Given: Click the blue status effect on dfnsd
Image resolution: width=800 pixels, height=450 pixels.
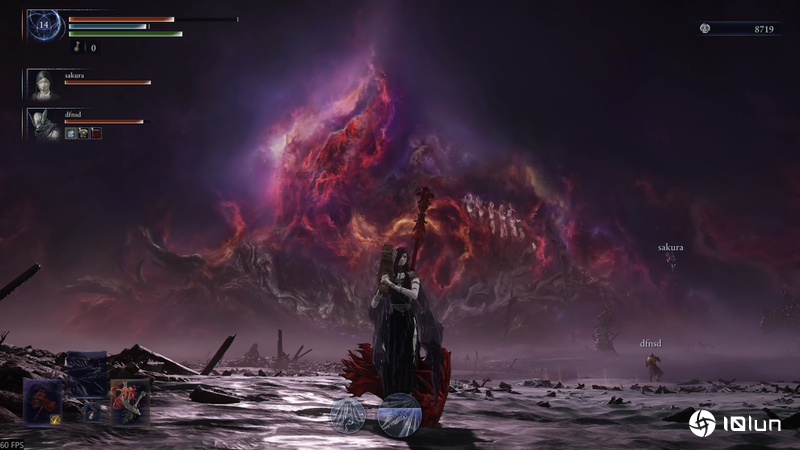Looking at the screenshot, I should [72, 133].
